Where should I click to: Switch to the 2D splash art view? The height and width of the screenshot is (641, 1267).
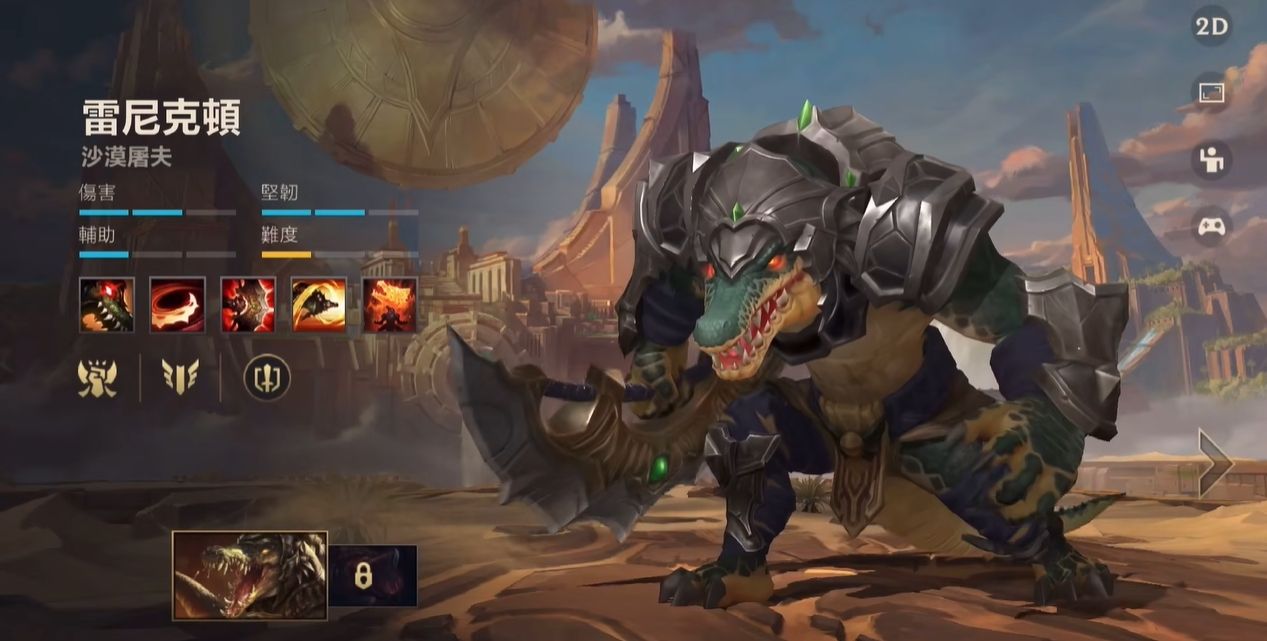[1212, 27]
